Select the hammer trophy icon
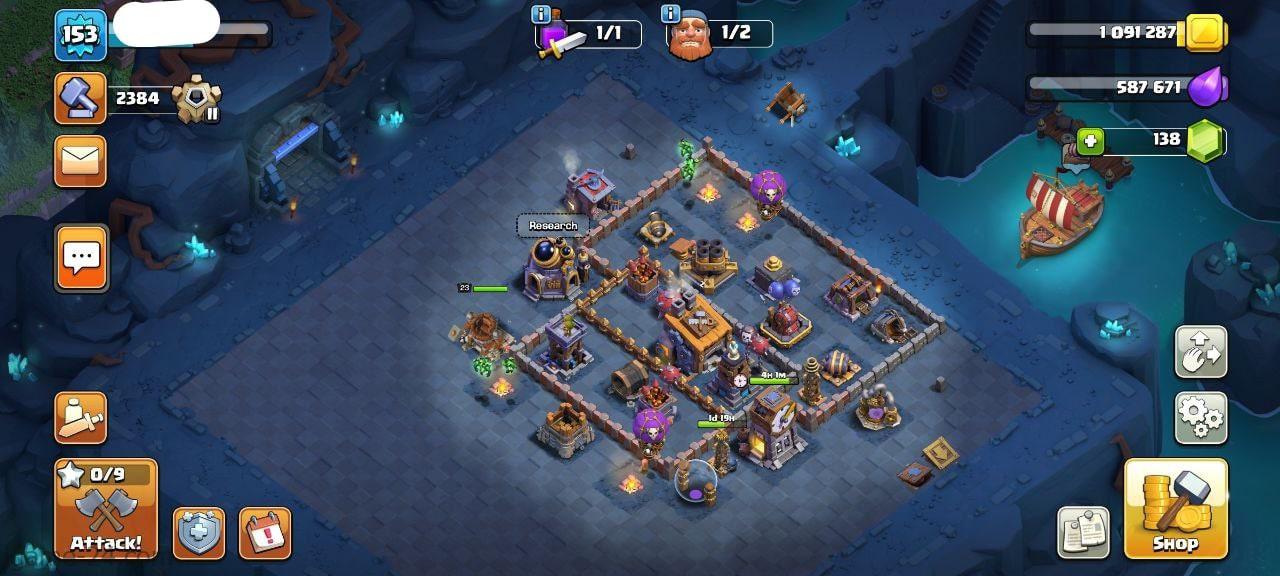 coord(80,98)
